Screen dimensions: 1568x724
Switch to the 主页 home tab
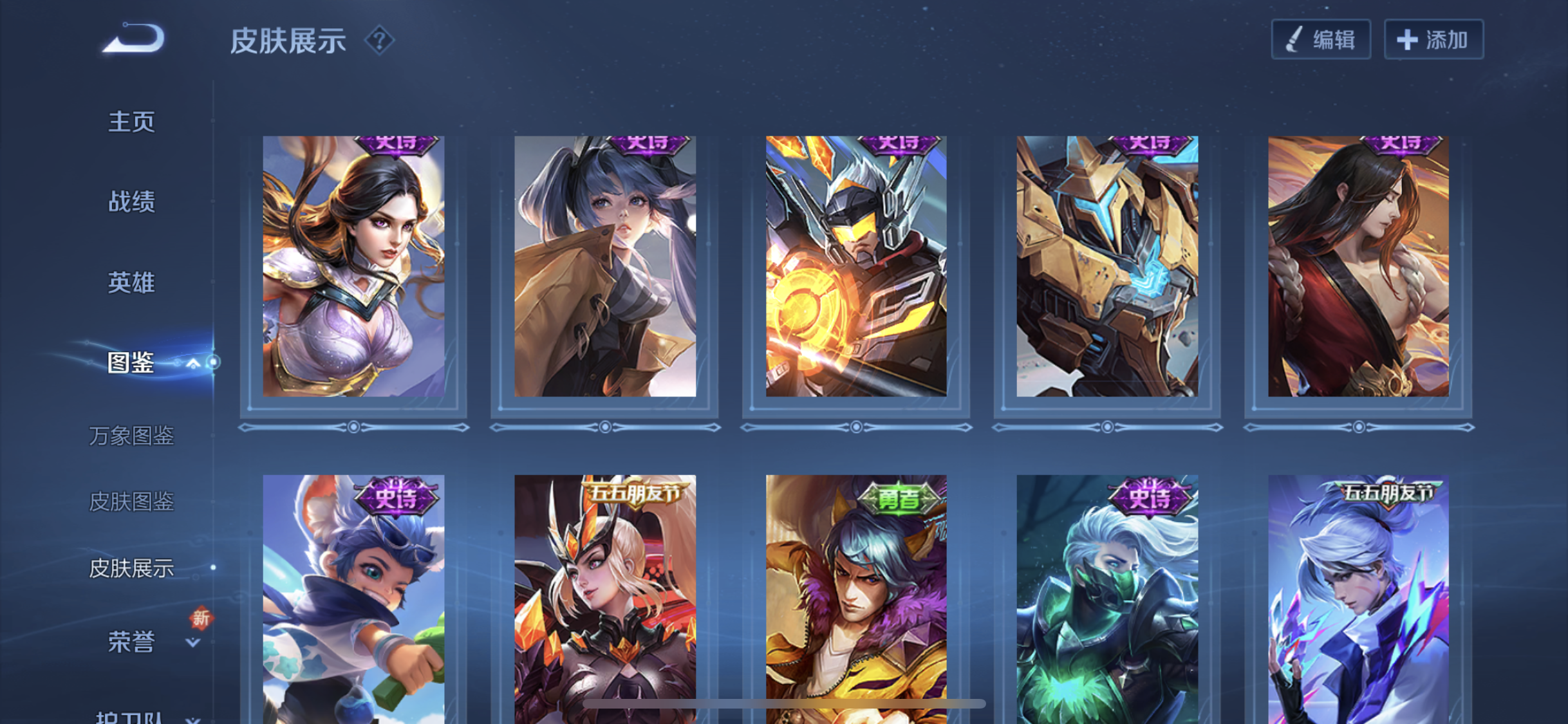click(x=131, y=122)
